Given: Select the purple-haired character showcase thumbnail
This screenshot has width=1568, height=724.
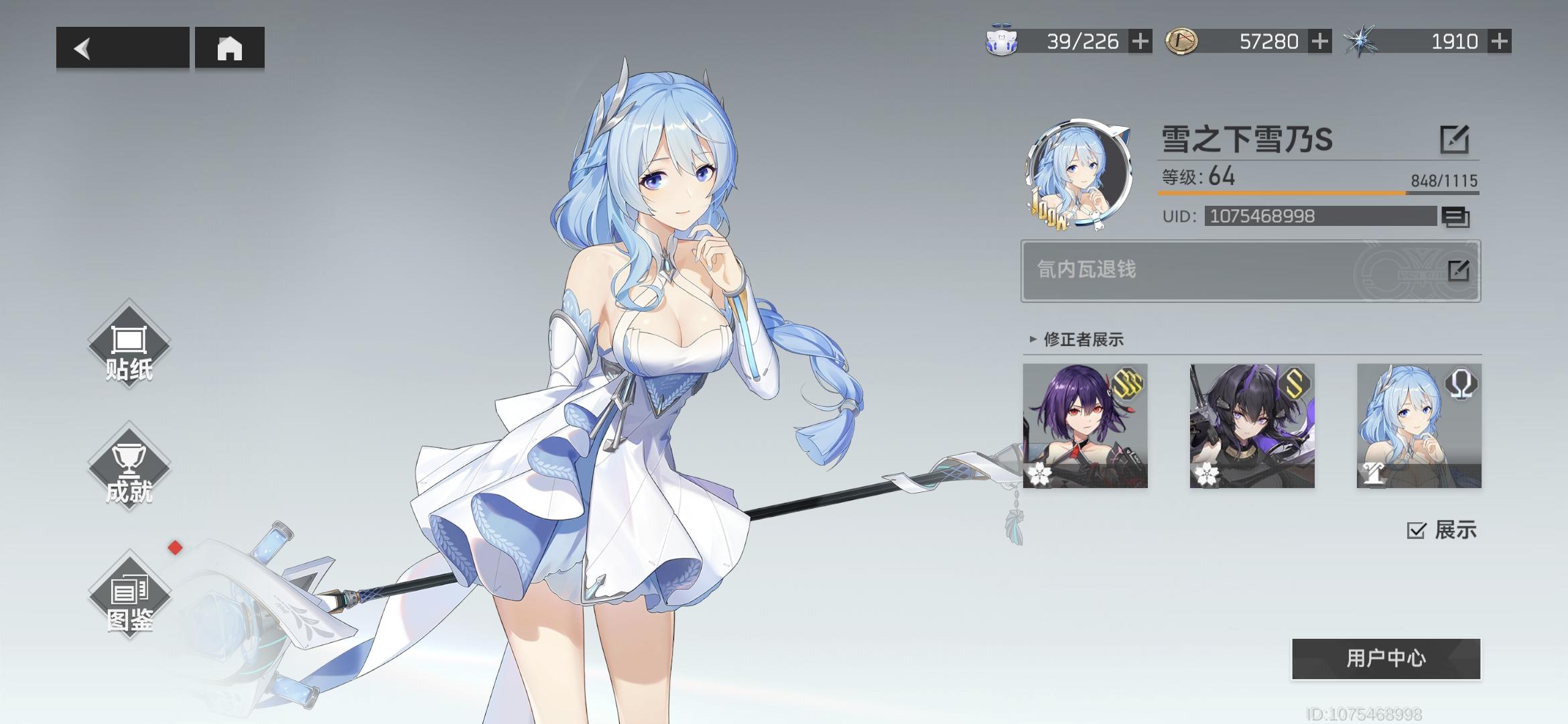Looking at the screenshot, I should 1085,427.
